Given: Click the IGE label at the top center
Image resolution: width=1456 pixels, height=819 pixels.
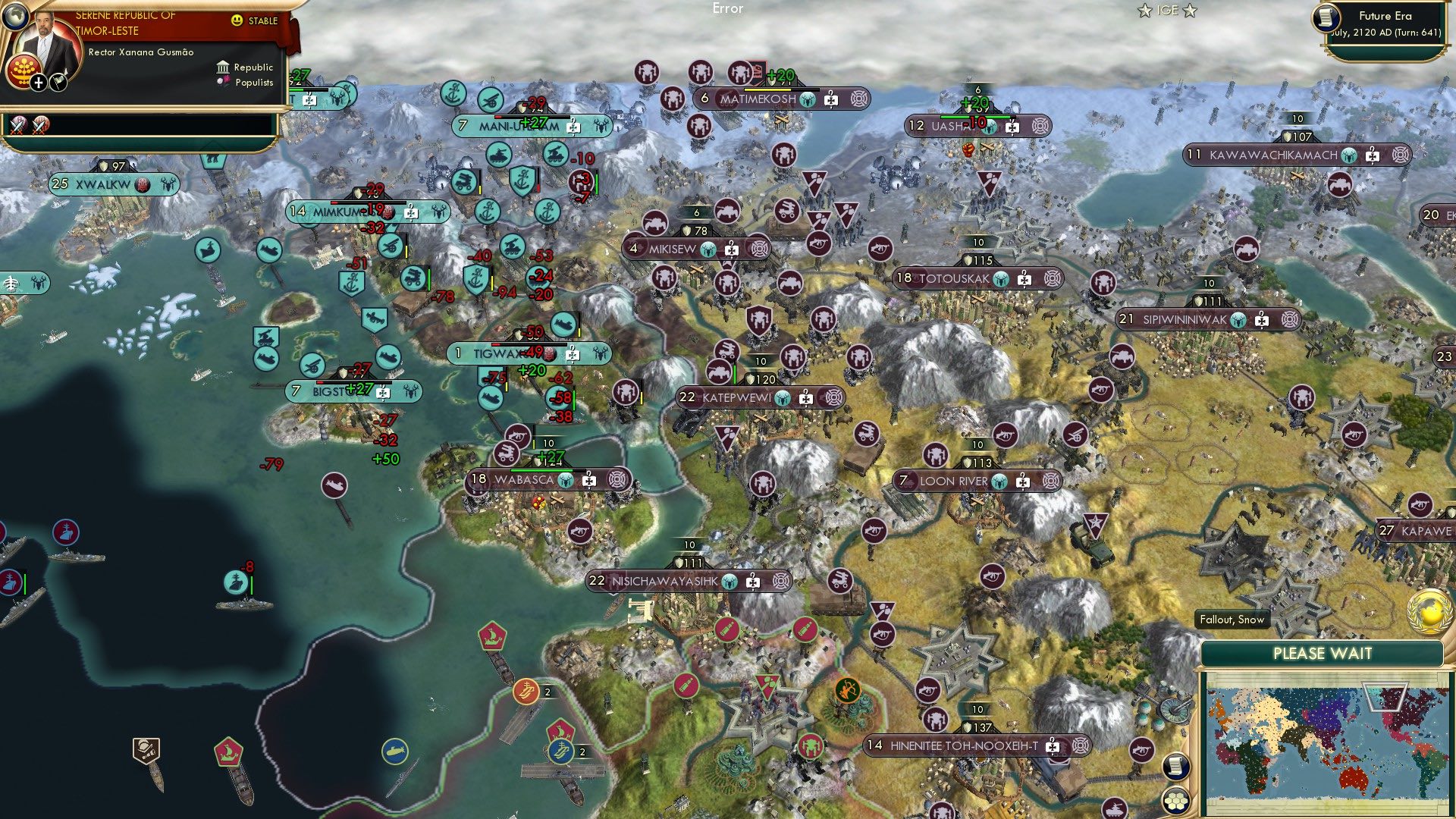Looking at the screenshot, I should tap(1169, 11).
